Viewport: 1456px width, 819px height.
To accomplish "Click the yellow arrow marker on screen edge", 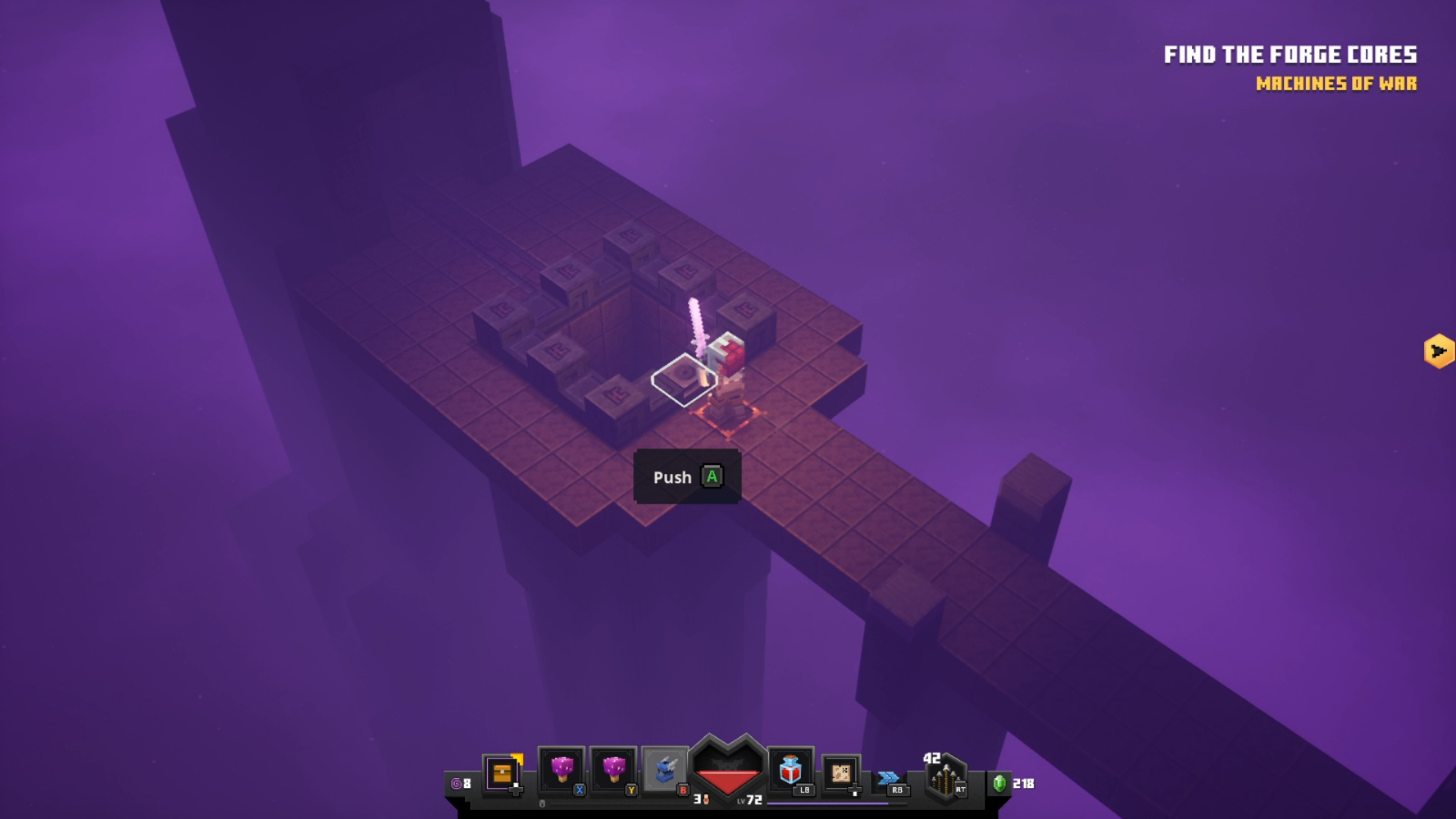I will click(x=1438, y=349).
